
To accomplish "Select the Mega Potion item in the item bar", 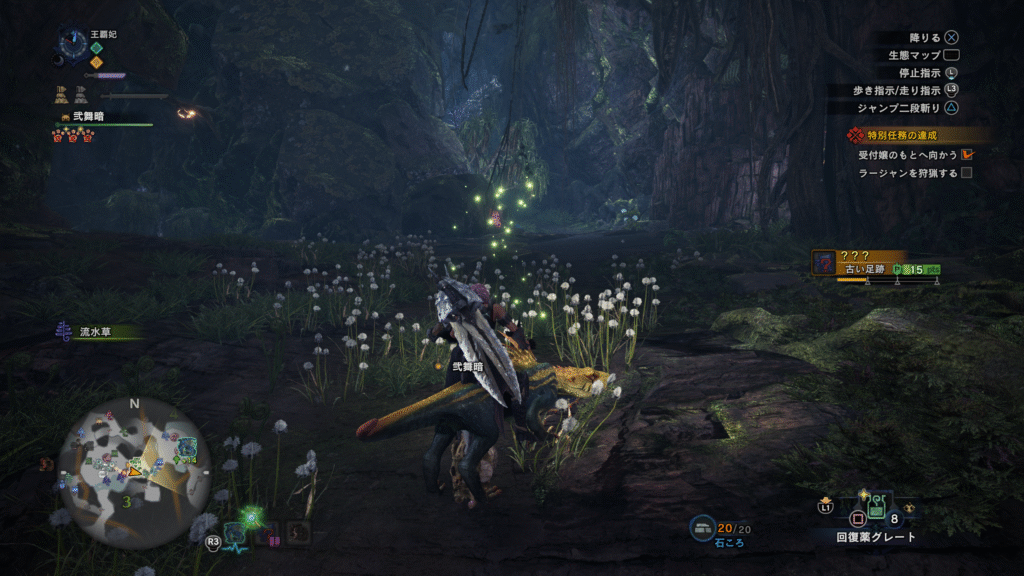I will click(x=875, y=505).
